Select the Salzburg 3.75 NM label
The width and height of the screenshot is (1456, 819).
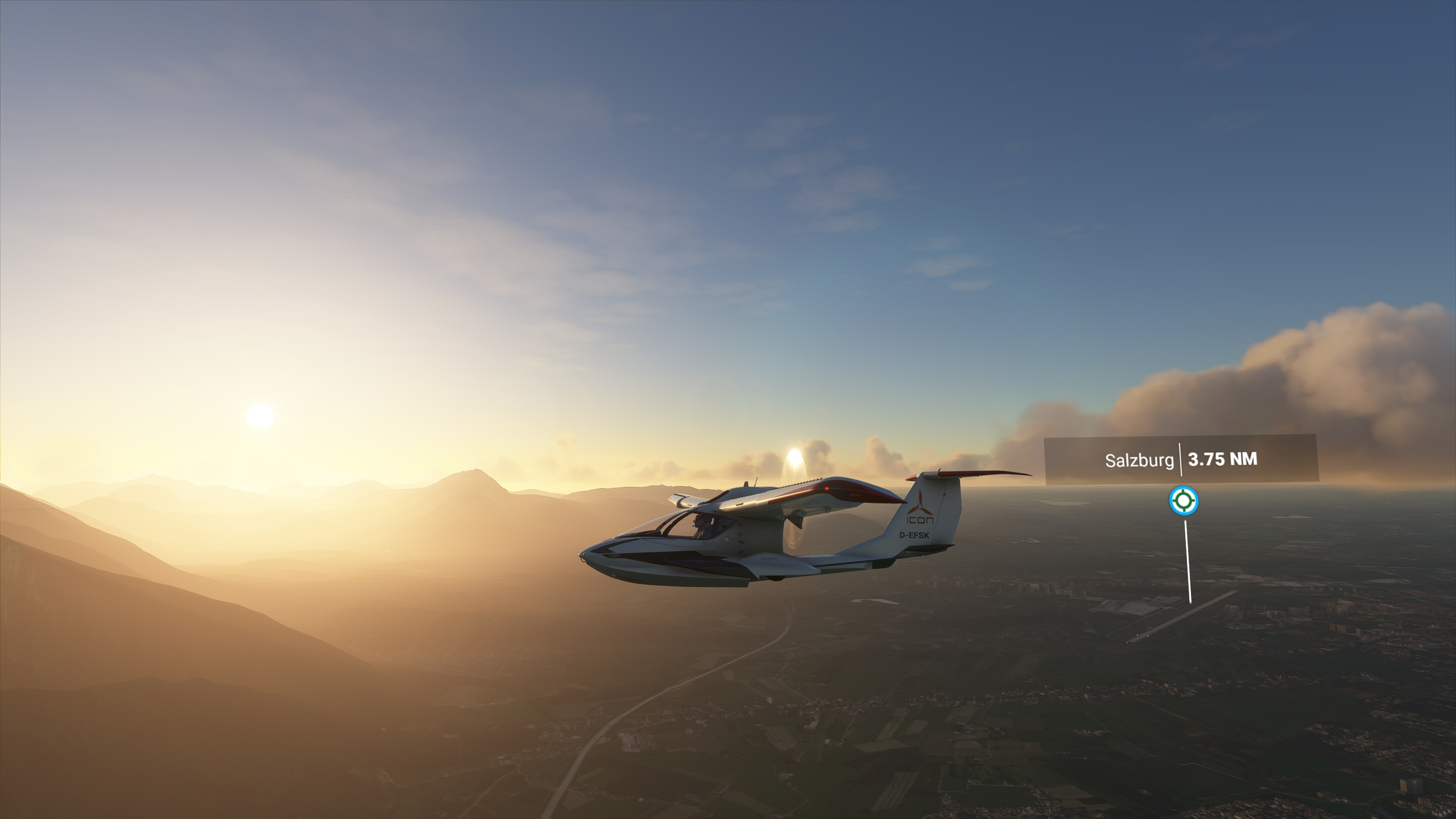(1181, 460)
